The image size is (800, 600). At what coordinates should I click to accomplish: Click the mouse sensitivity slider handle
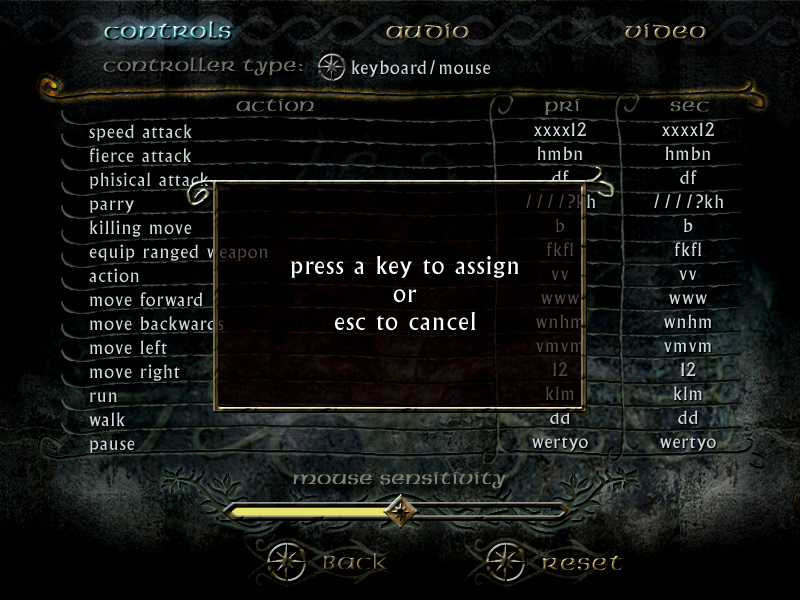(401, 511)
